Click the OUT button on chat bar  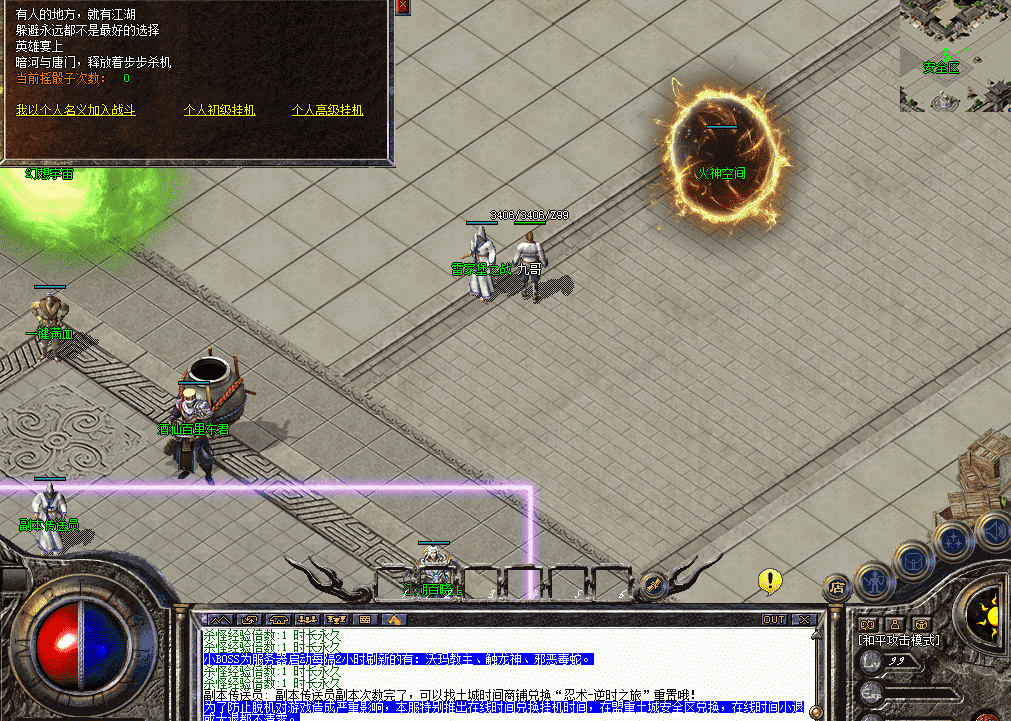(774, 619)
